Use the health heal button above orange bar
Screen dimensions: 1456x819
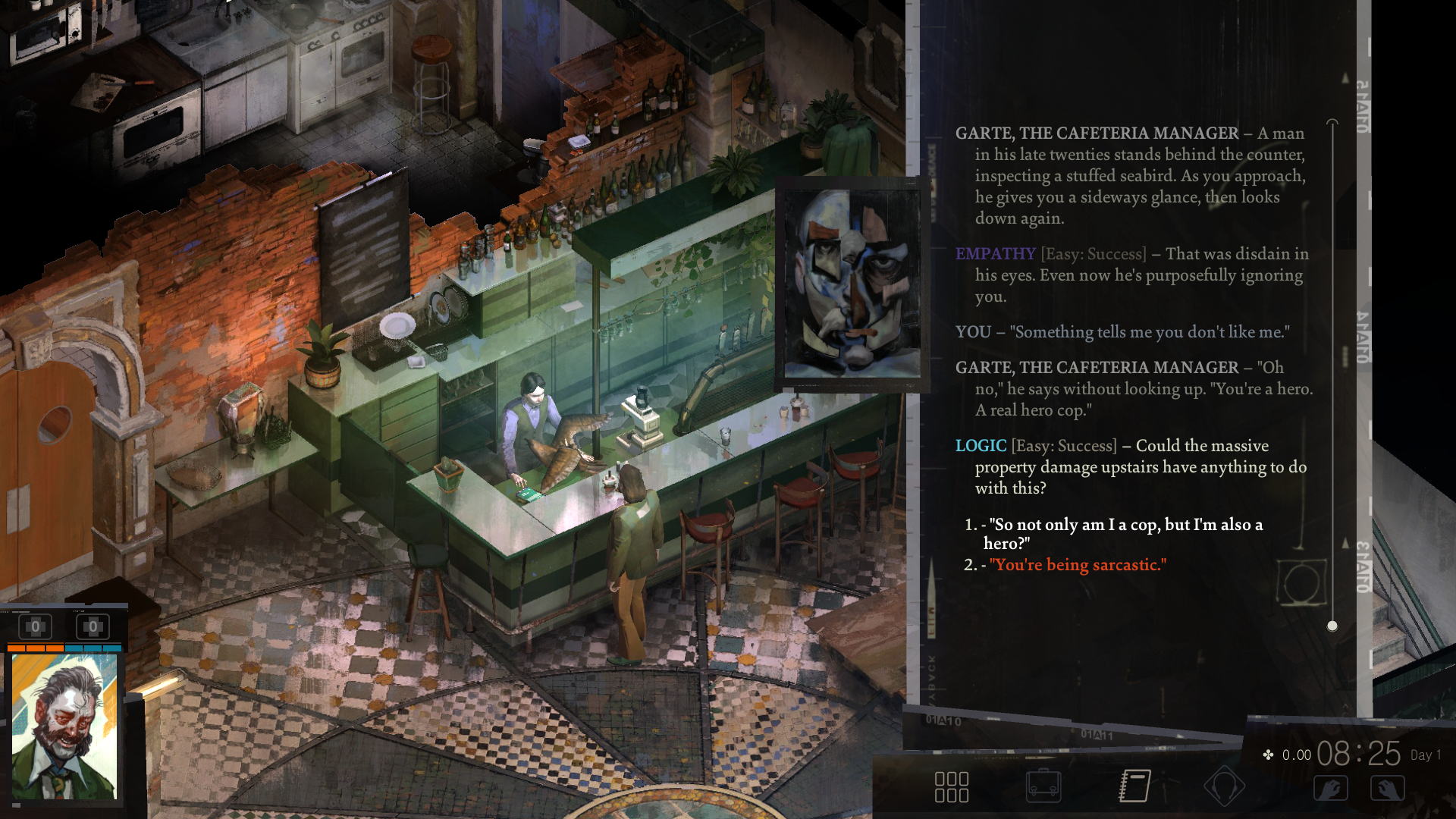pos(35,627)
